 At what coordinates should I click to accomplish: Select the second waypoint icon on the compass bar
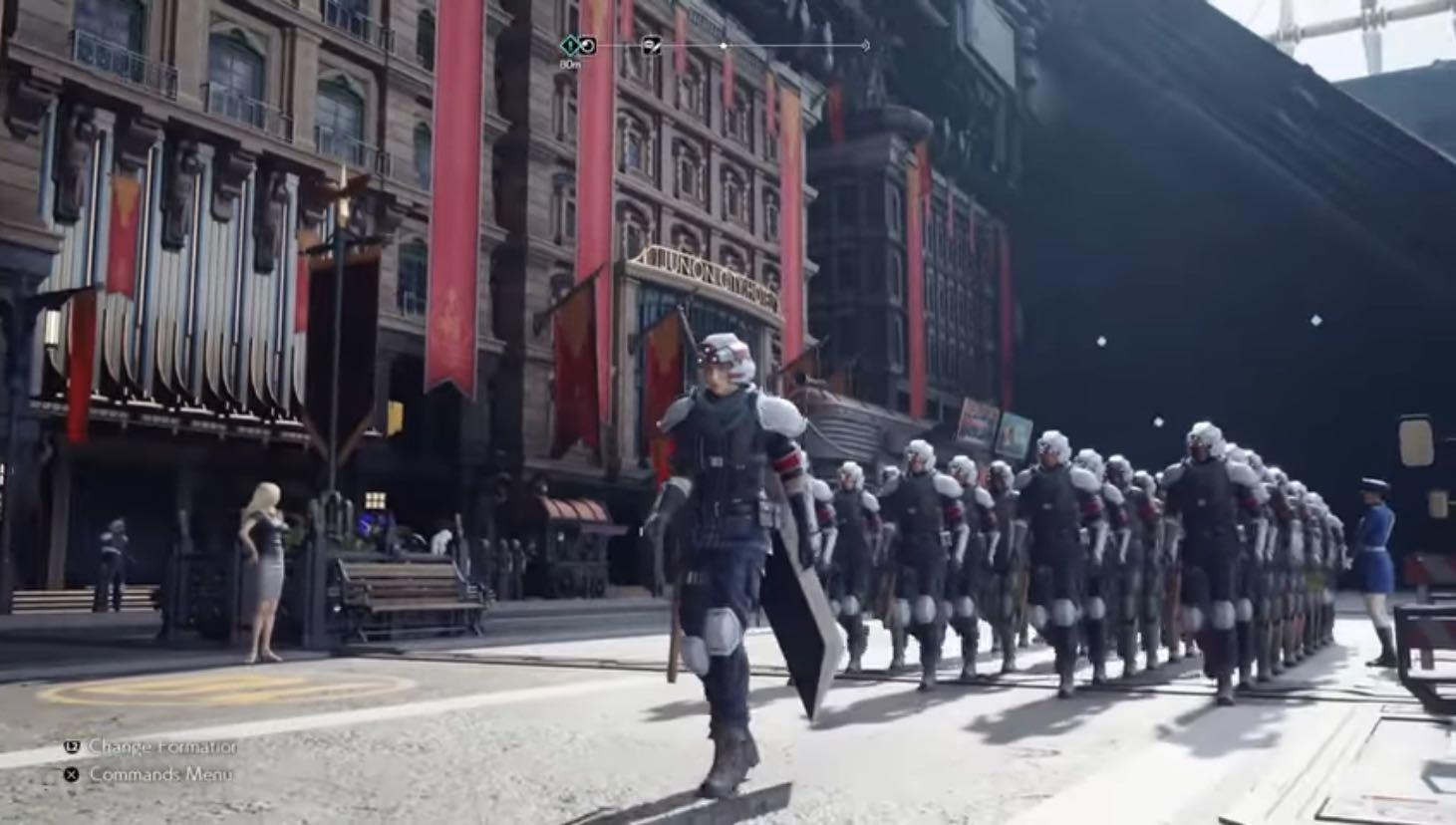pyautogui.click(x=653, y=45)
